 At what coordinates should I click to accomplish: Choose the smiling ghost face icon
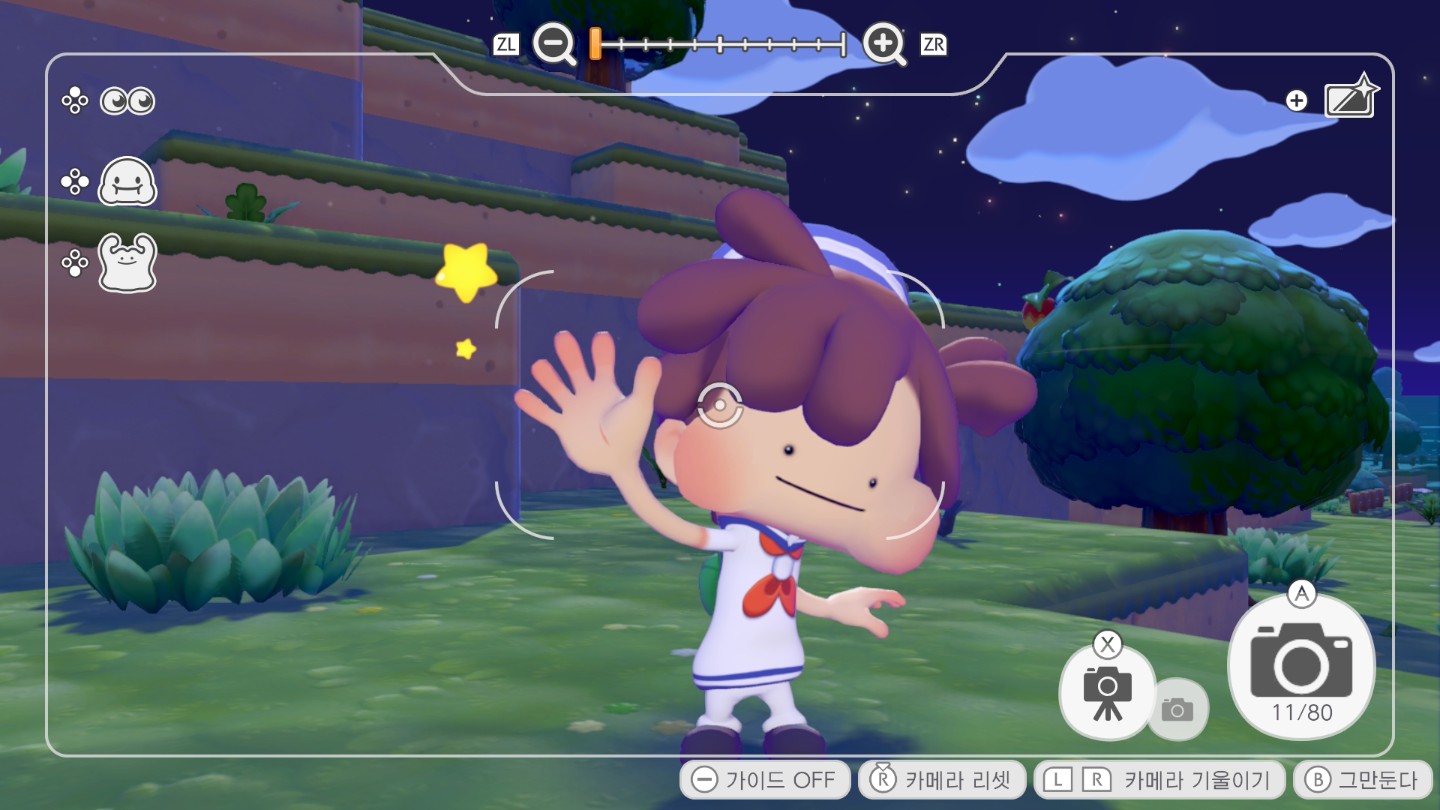127,182
